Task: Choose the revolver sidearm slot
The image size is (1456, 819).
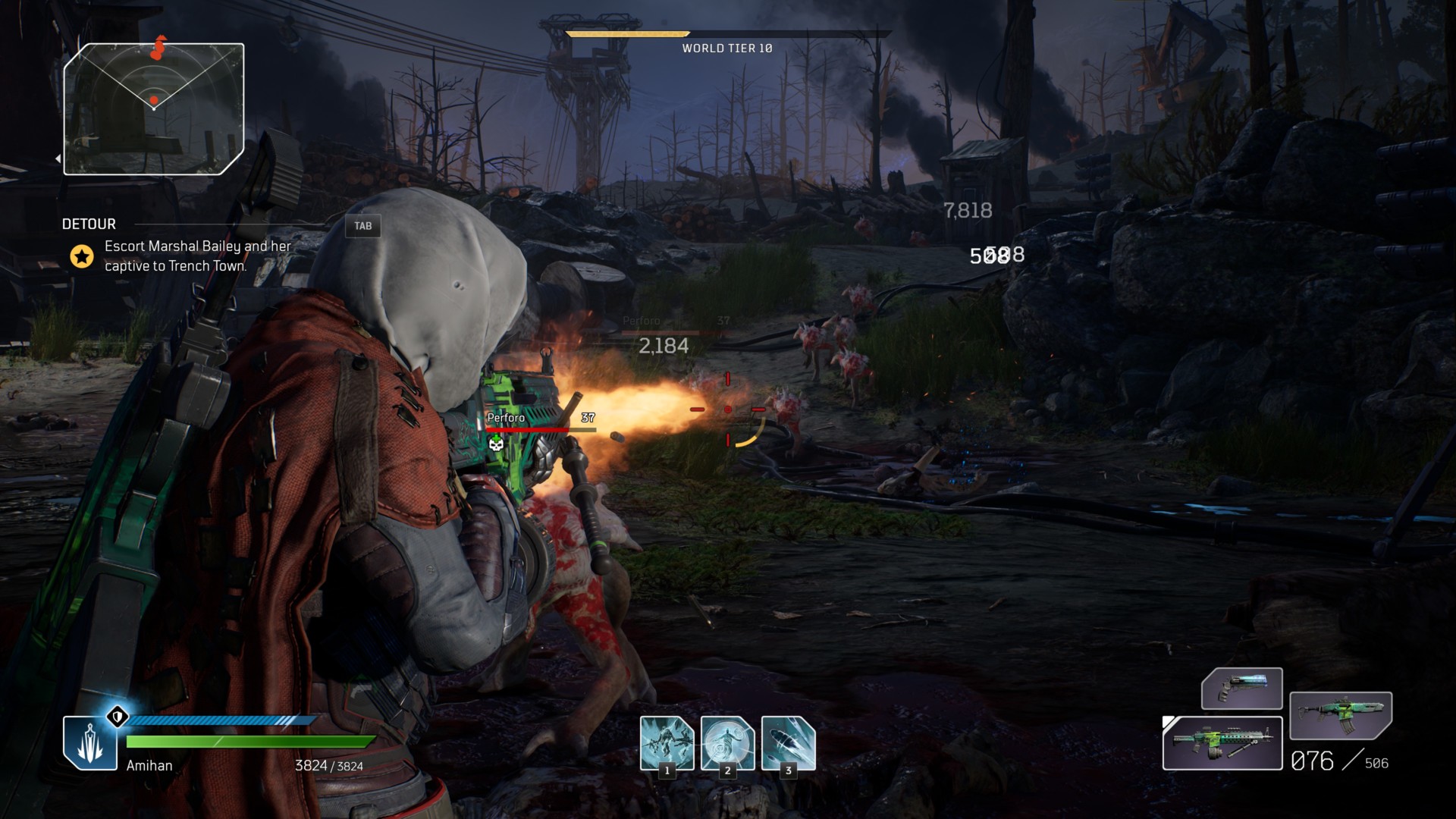Action: (x=1241, y=689)
